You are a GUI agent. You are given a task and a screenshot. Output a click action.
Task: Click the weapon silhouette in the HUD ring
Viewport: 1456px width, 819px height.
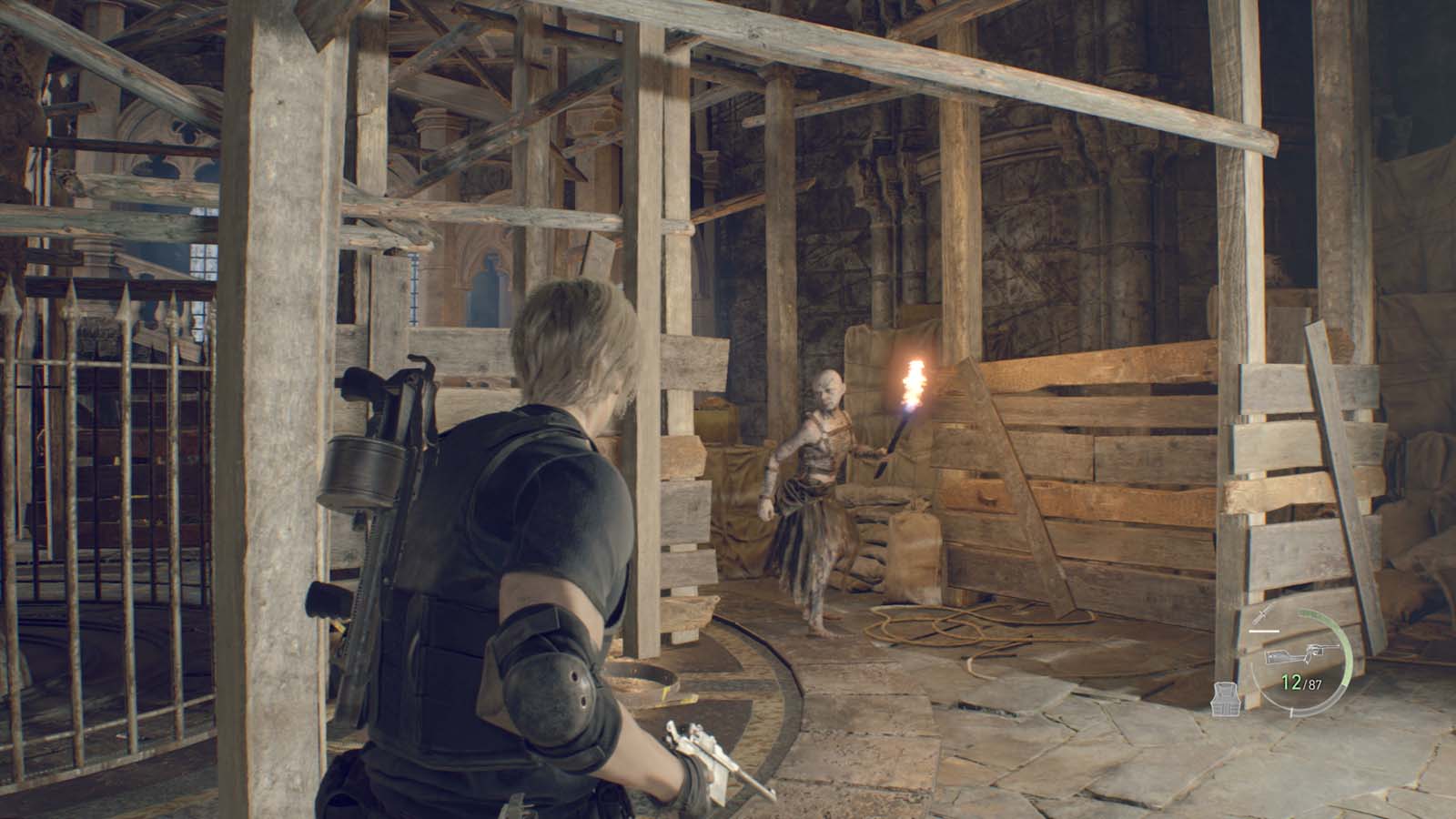1303,653
